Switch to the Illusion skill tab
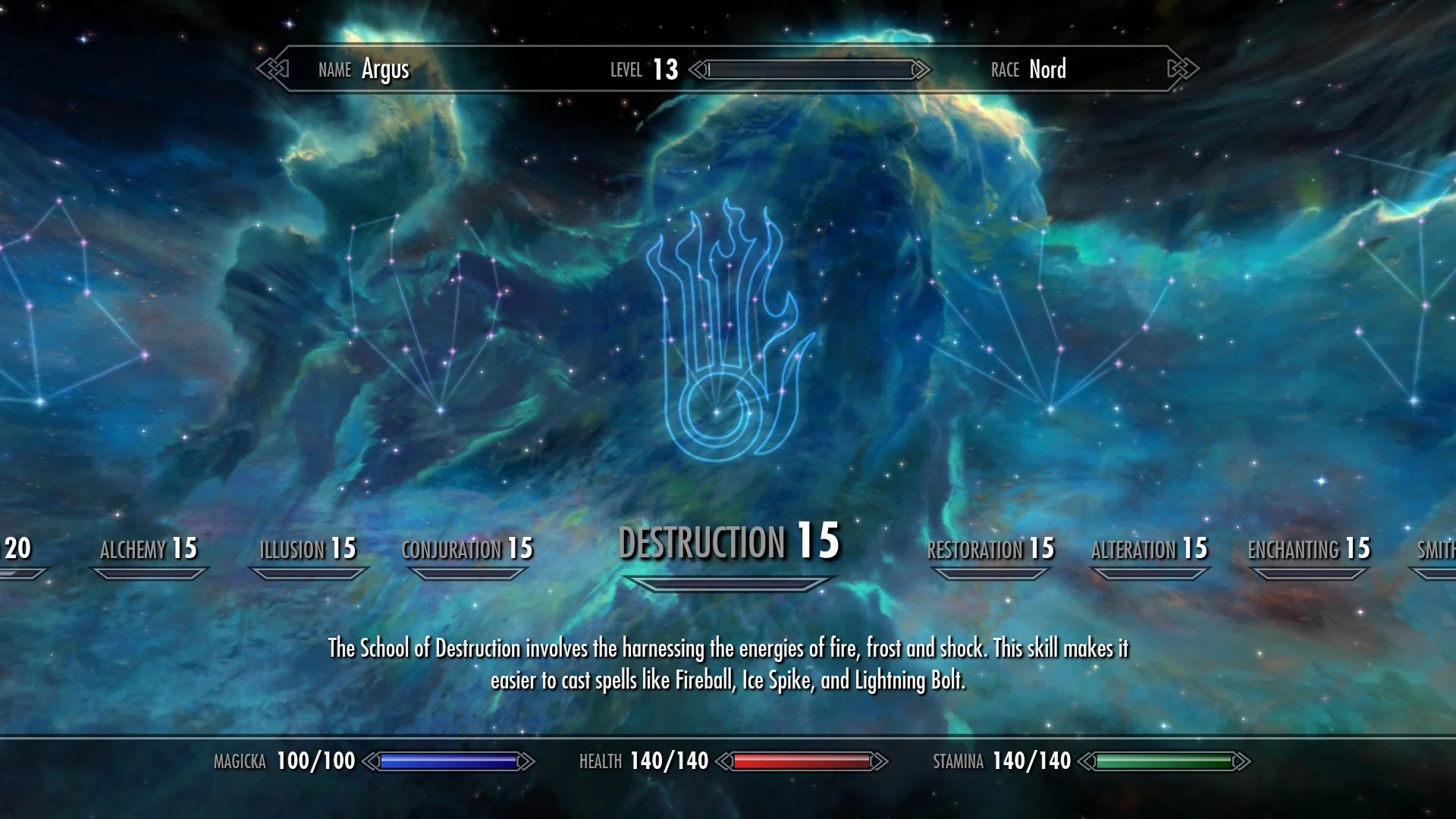The width and height of the screenshot is (1456, 819). point(307,549)
